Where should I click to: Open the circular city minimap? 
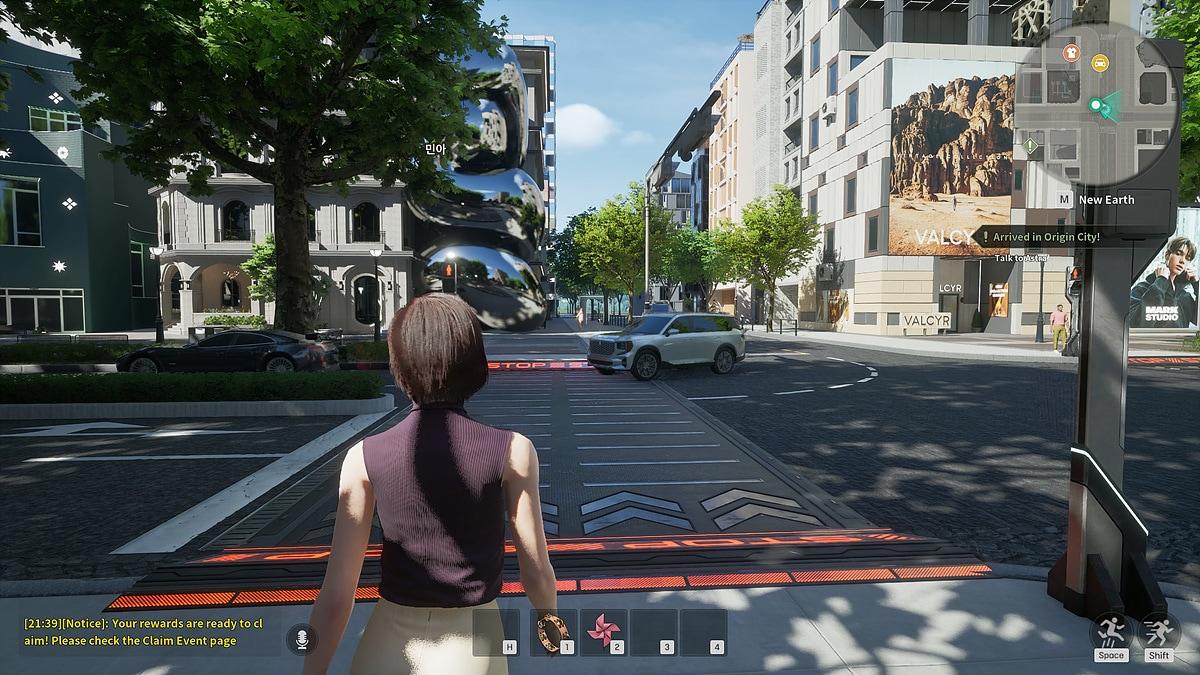(1097, 112)
